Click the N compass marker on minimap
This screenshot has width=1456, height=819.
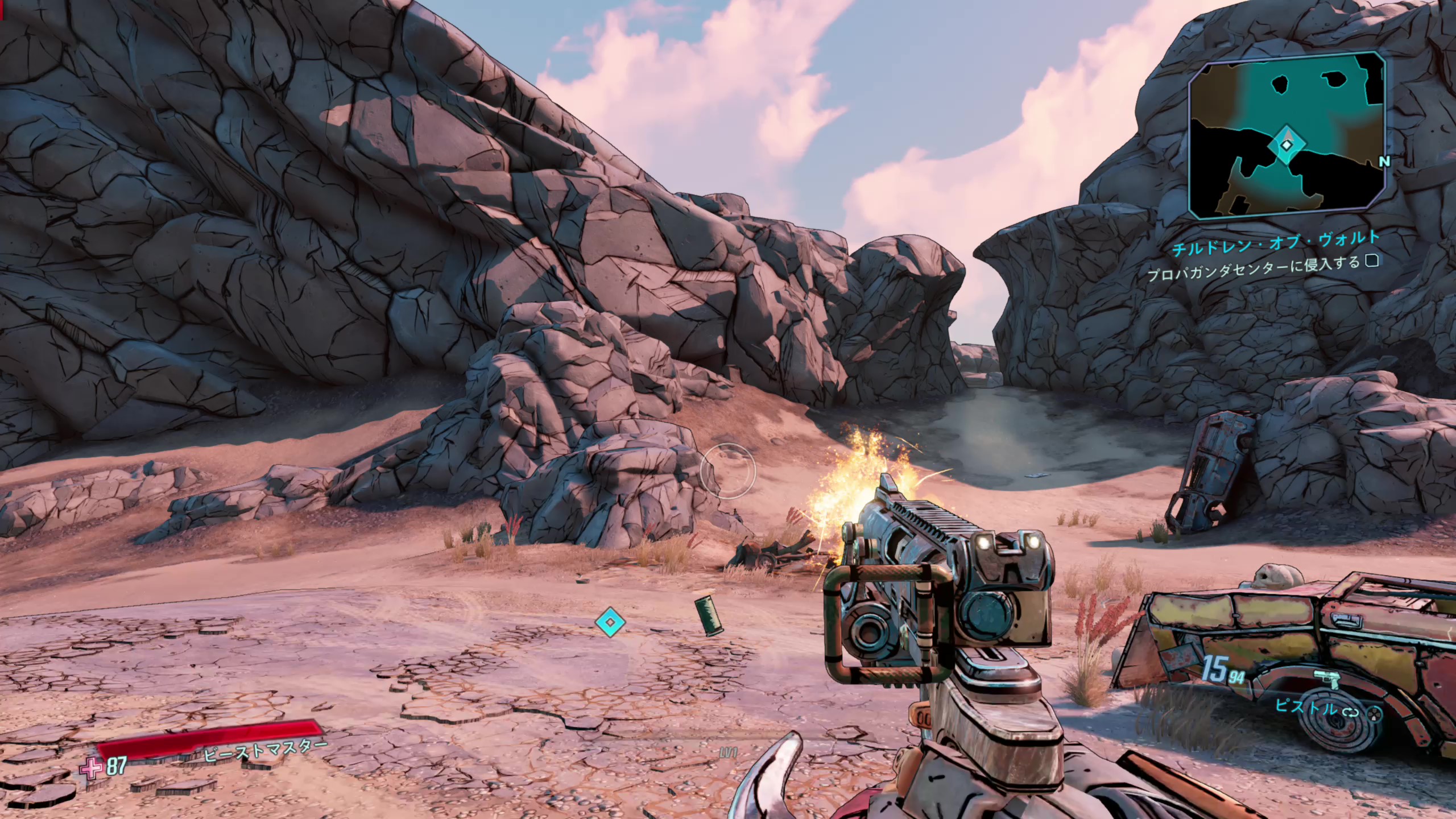click(x=1385, y=162)
